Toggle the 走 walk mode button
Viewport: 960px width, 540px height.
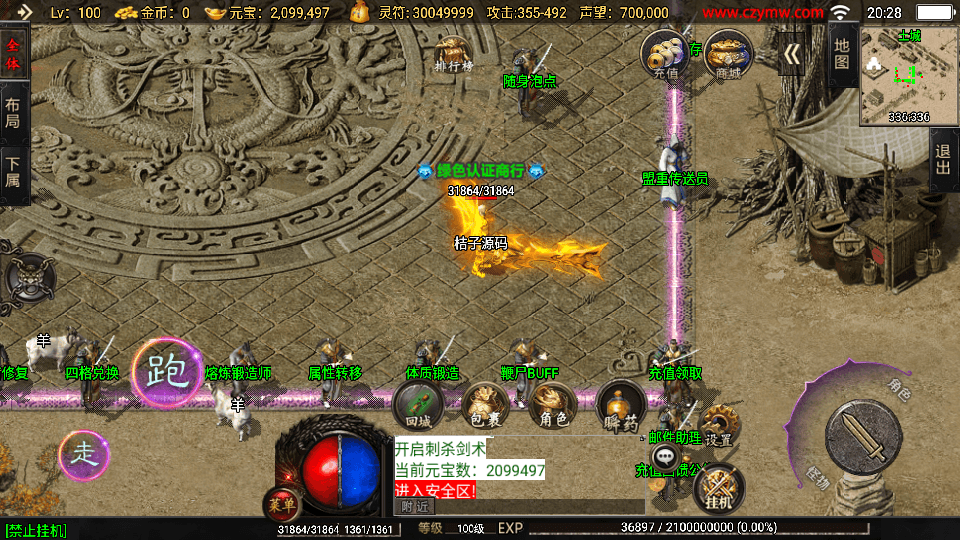(x=85, y=455)
